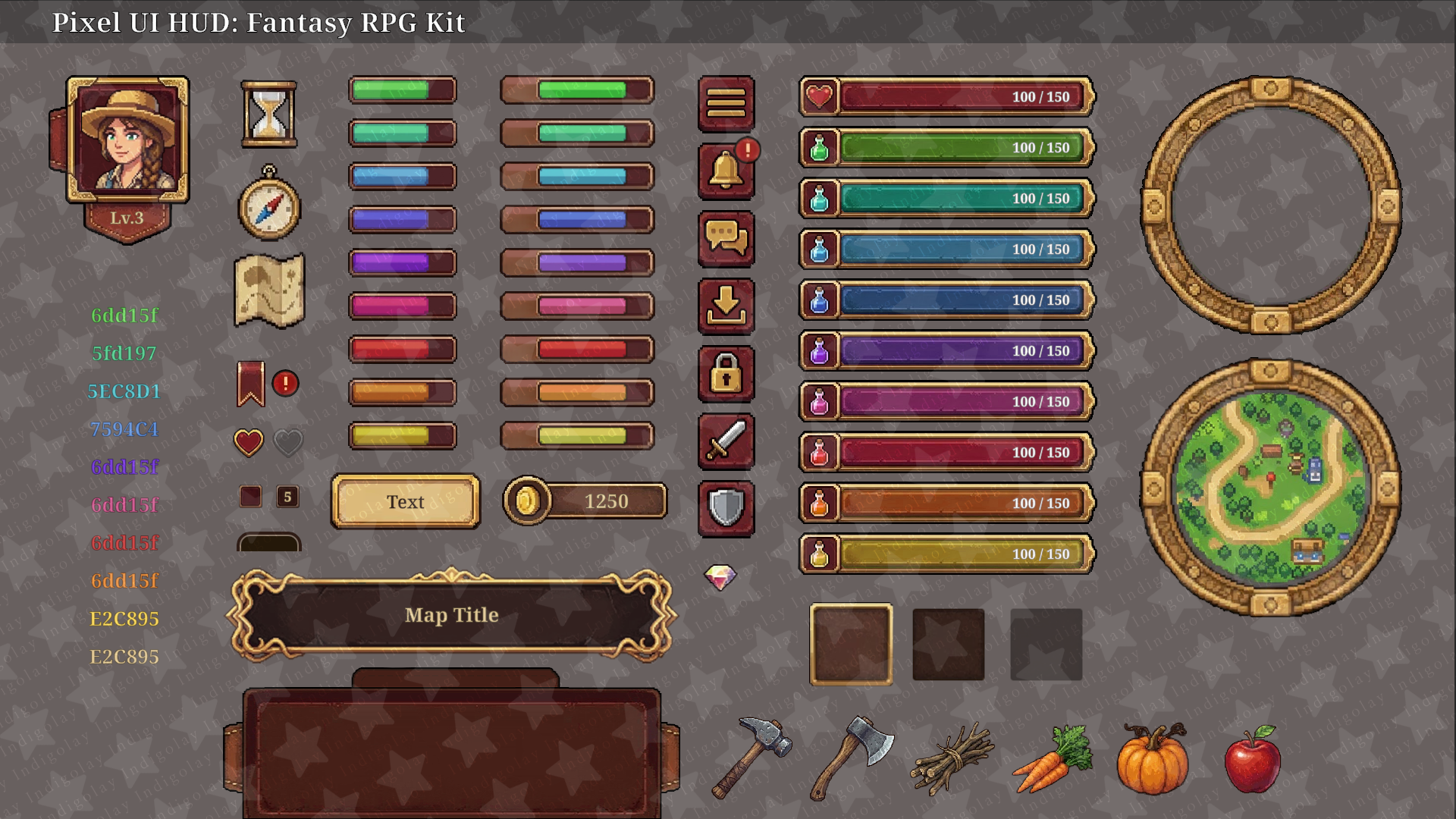Image resolution: width=1456 pixels, height=819 pixels.
Task: Click the 1250 coin counter
Action: pyautogui.click(x=585, y=500)
